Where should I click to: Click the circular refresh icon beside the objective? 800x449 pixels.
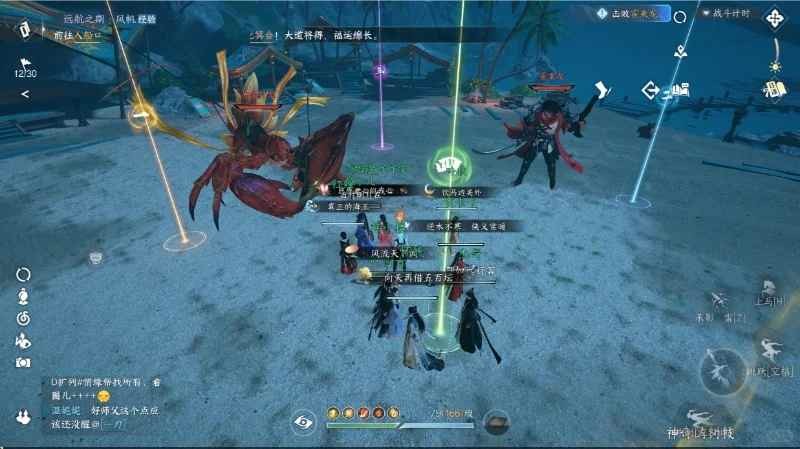click(680, 15)
